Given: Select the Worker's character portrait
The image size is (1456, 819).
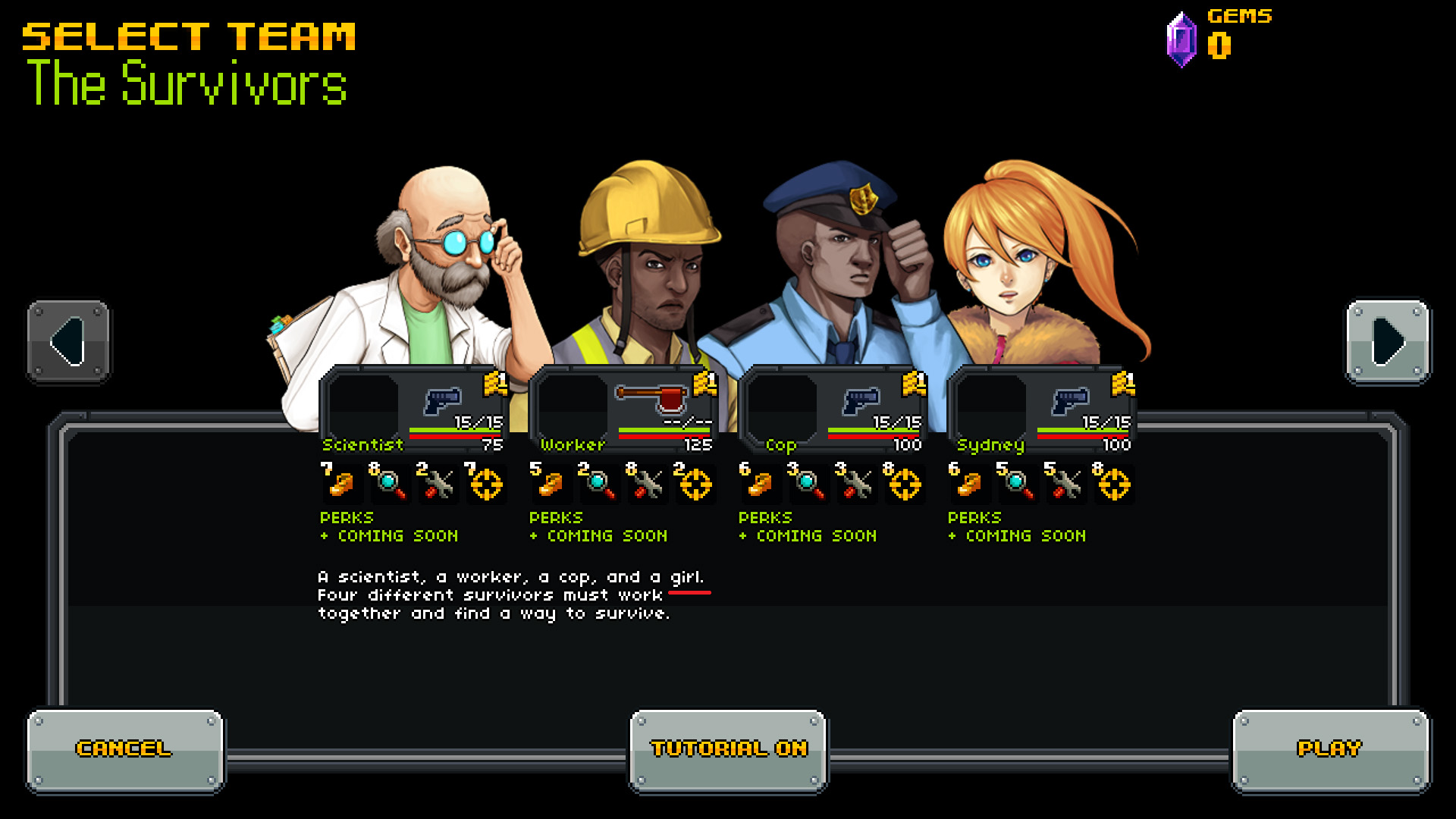Looking at the screenshot, I should tap(648, 250).
